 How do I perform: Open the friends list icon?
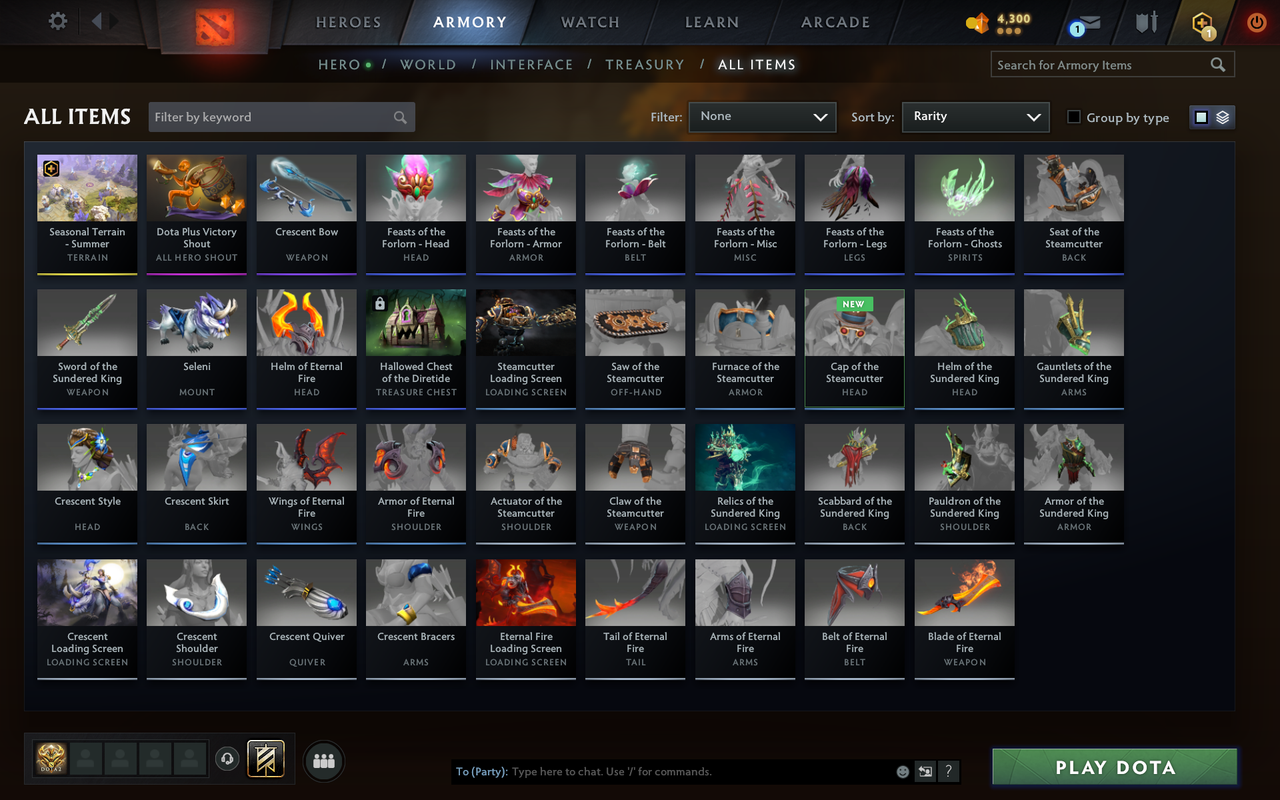[323, 760]
